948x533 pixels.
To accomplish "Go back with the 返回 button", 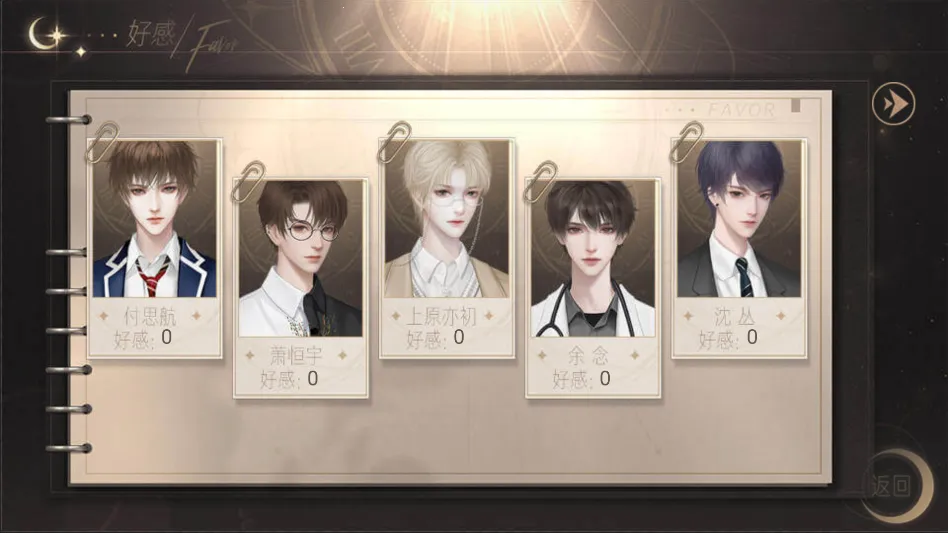I will tap(890, 487).
